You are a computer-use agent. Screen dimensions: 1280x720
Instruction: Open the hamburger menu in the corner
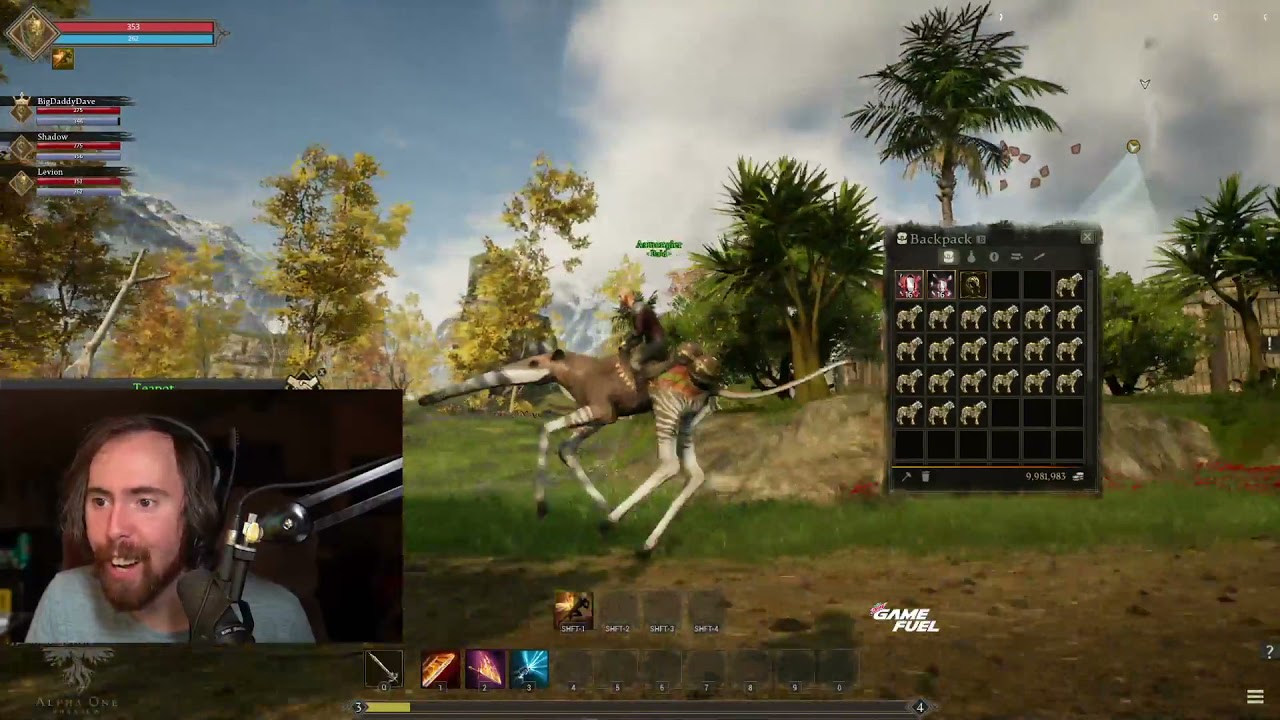1255,697
